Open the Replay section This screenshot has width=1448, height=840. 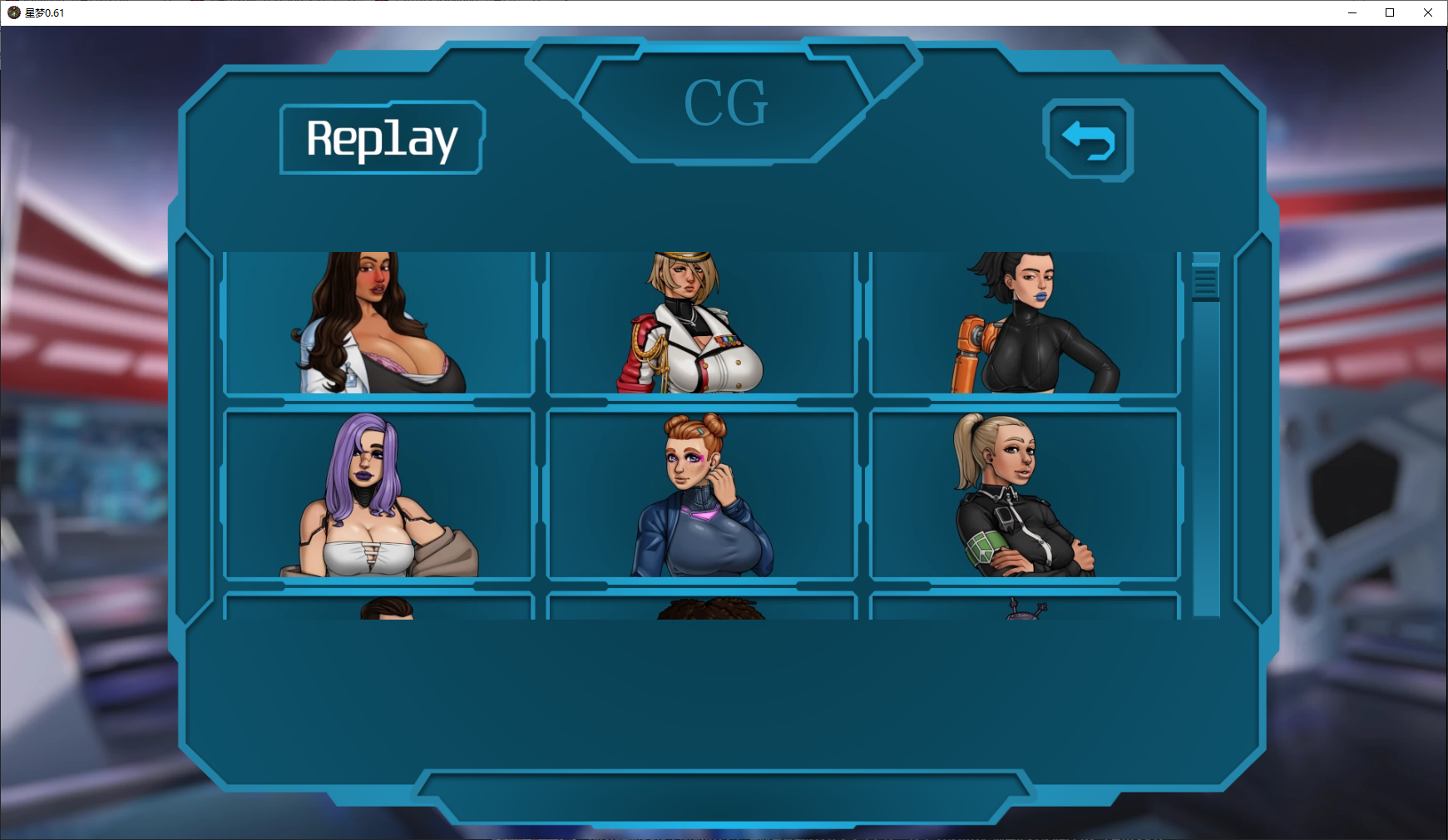(x=382, y=138)
